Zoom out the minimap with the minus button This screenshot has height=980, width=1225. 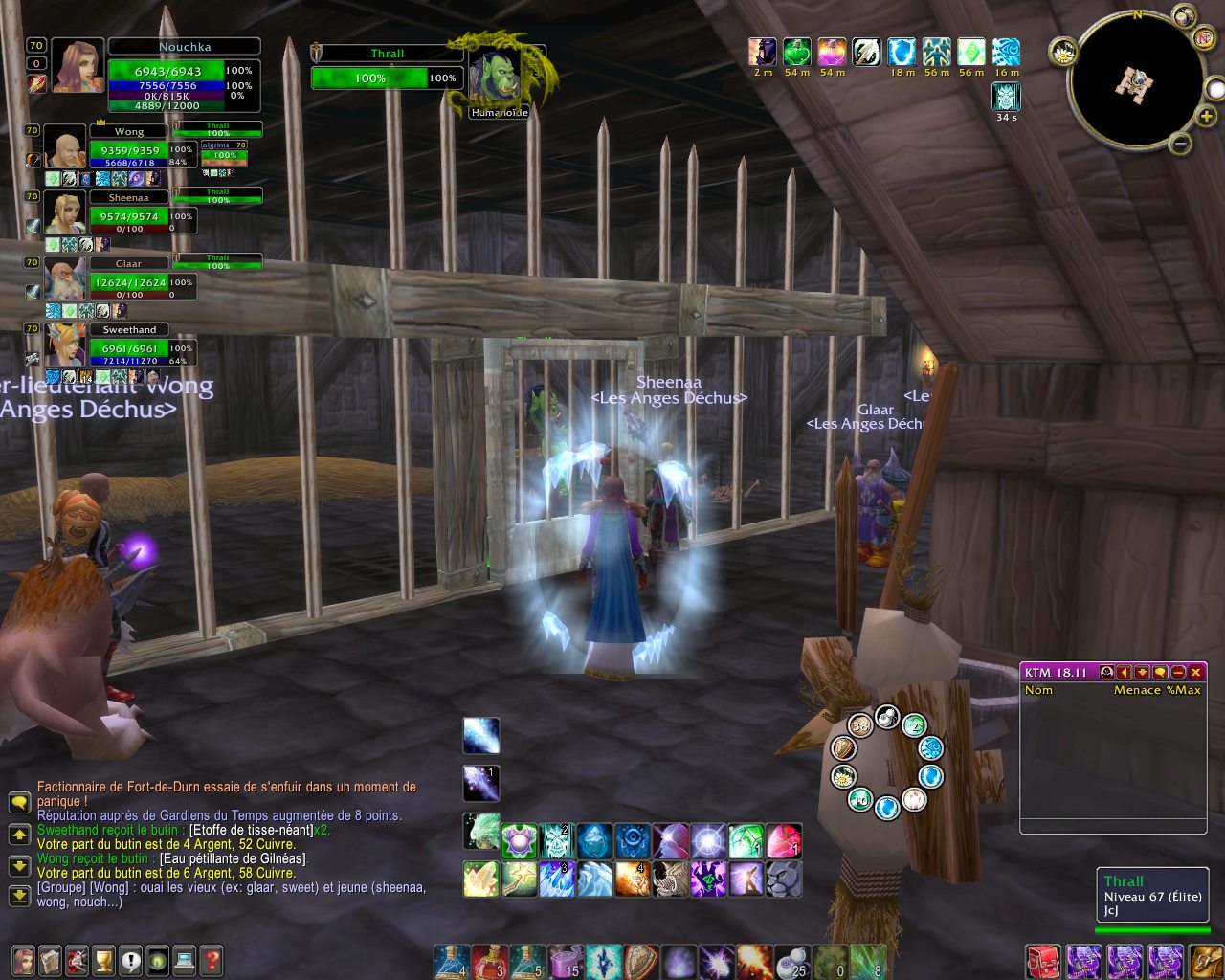pyautogui.click(x=1180, y=145)
